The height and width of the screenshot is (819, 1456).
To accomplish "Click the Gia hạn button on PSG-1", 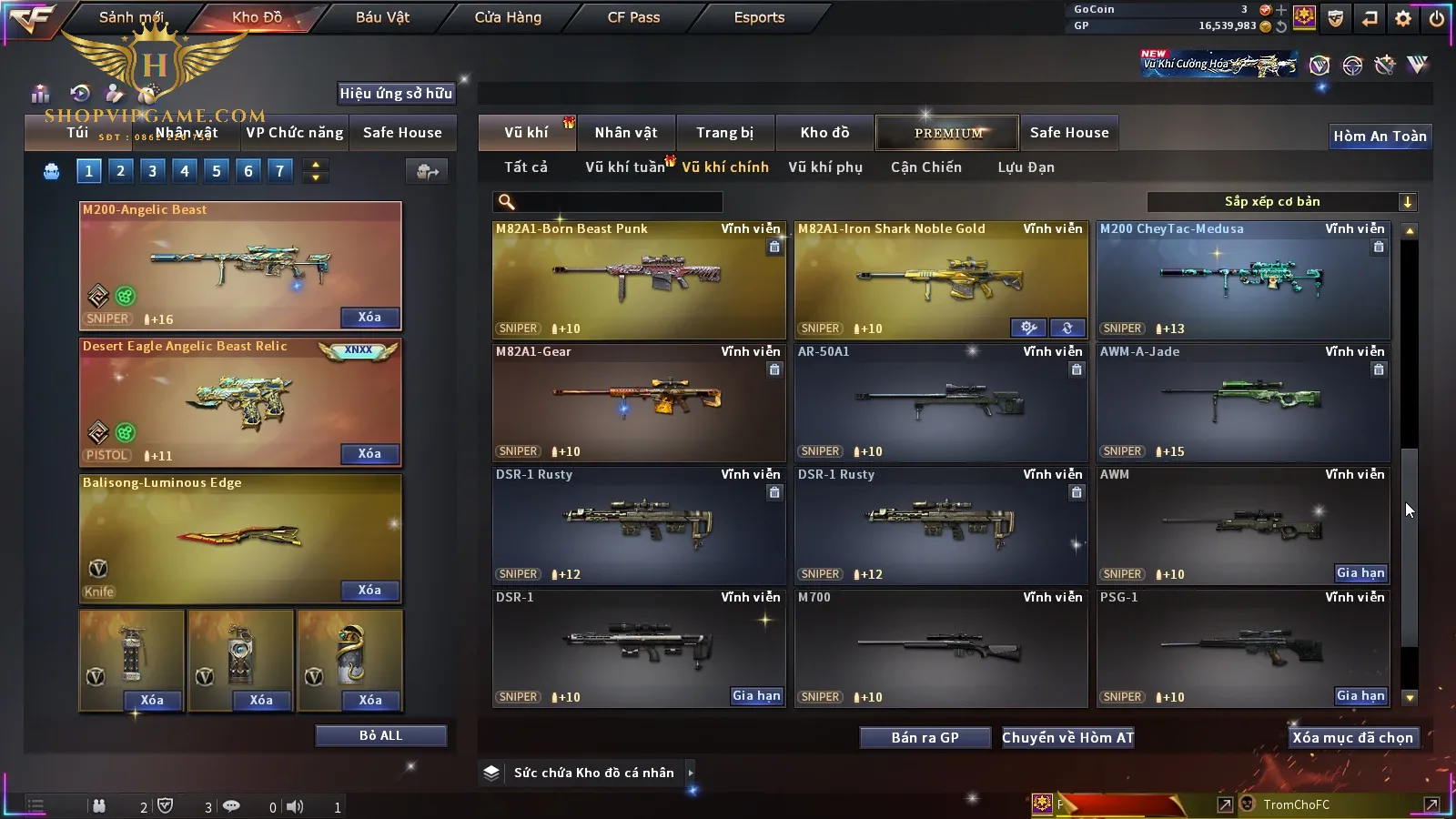I will (1360, 696).
